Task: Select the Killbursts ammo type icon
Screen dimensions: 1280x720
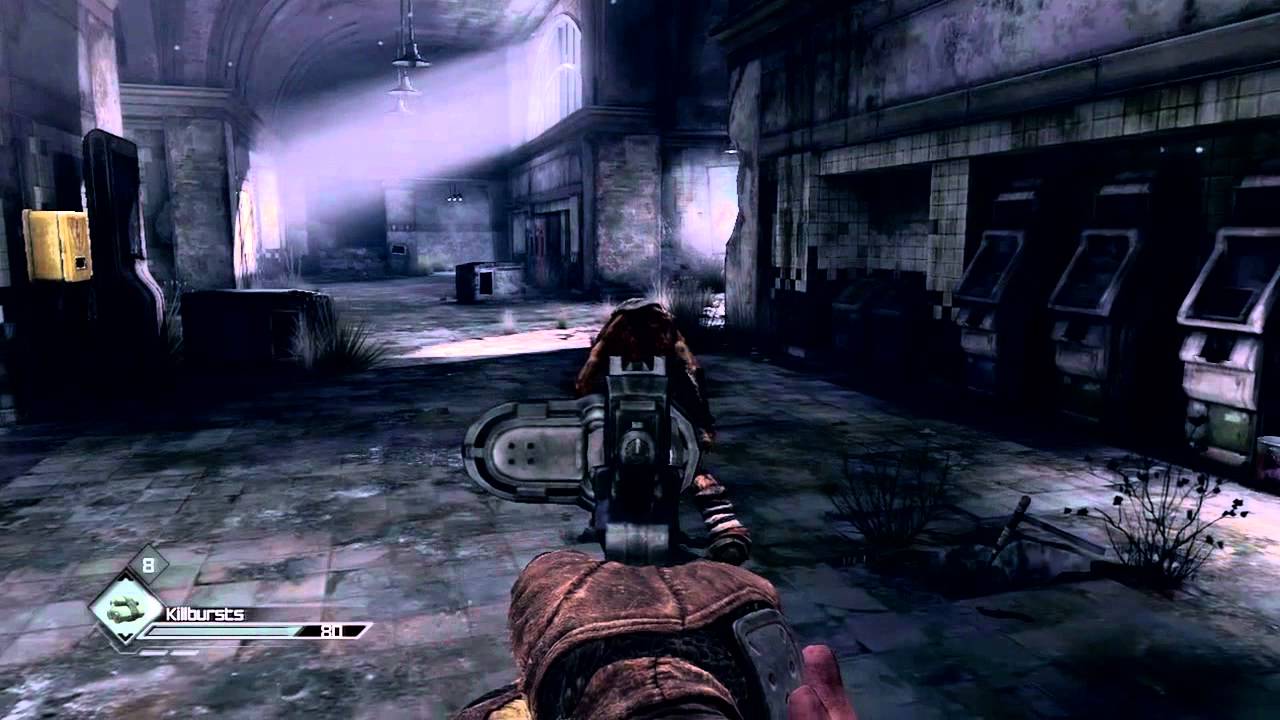Action: (125, 608)
